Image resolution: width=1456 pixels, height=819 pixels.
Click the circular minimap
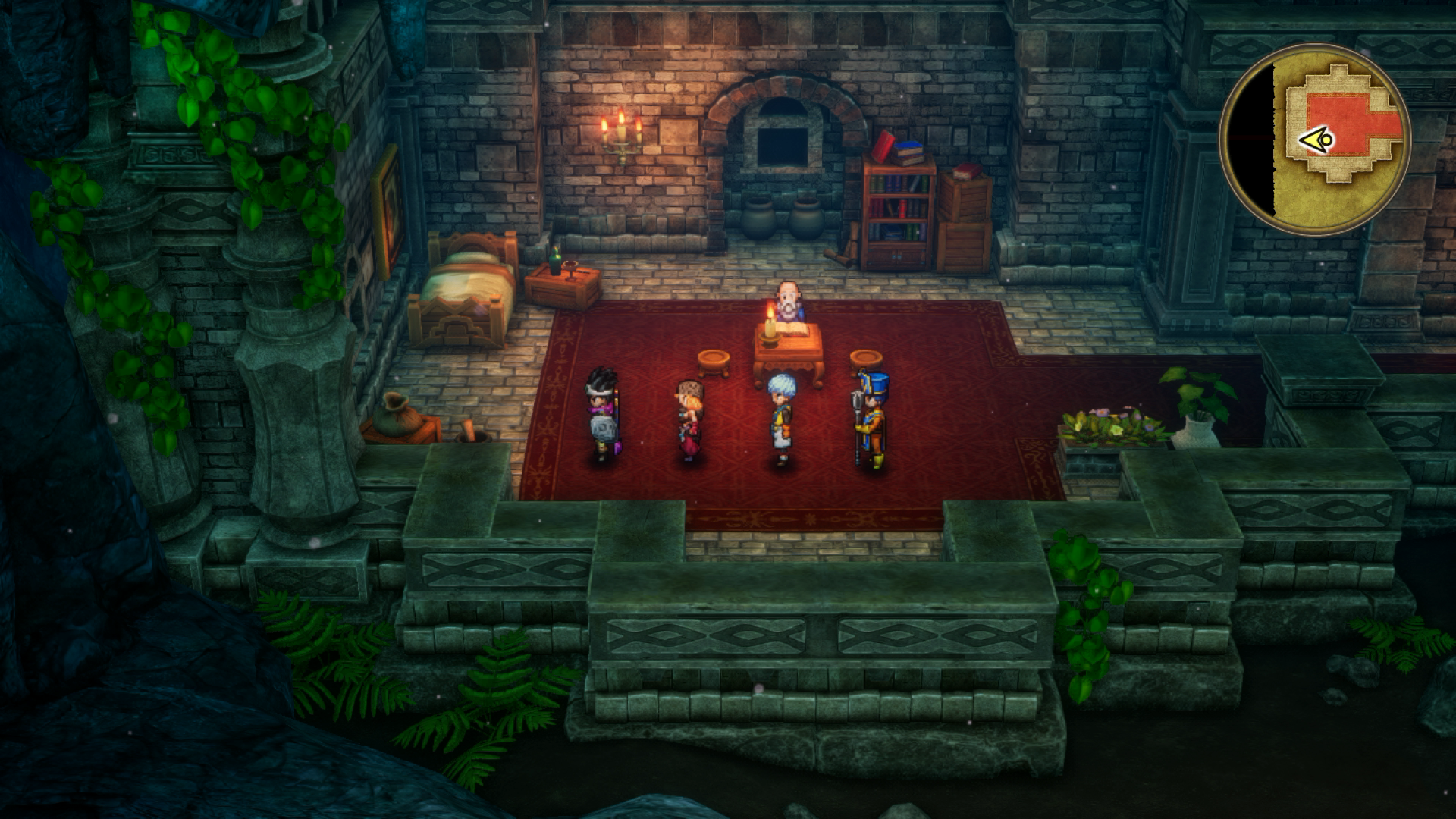[1314, 140]
